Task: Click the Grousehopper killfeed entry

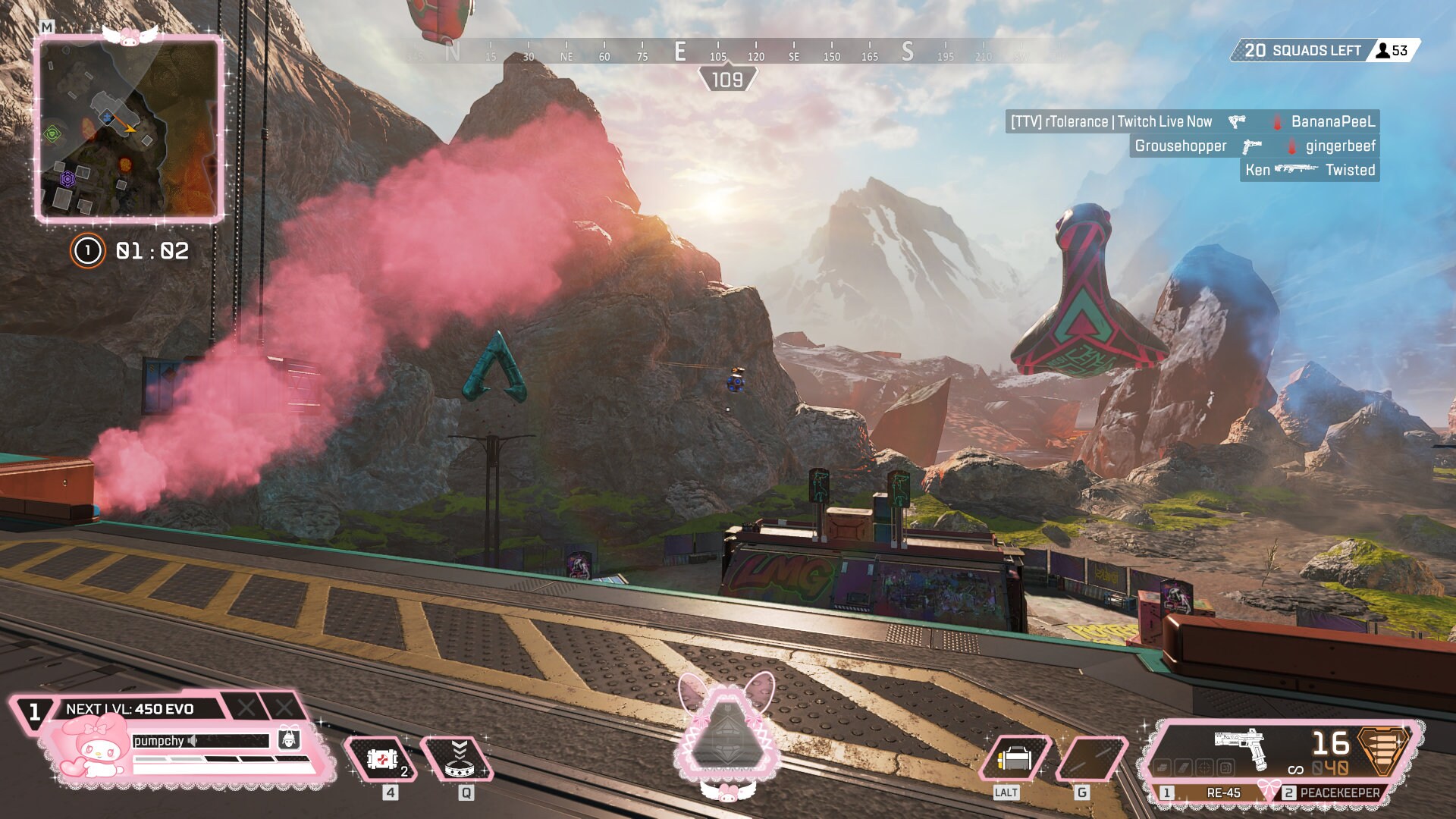Action: click(x=1183, y=146)
